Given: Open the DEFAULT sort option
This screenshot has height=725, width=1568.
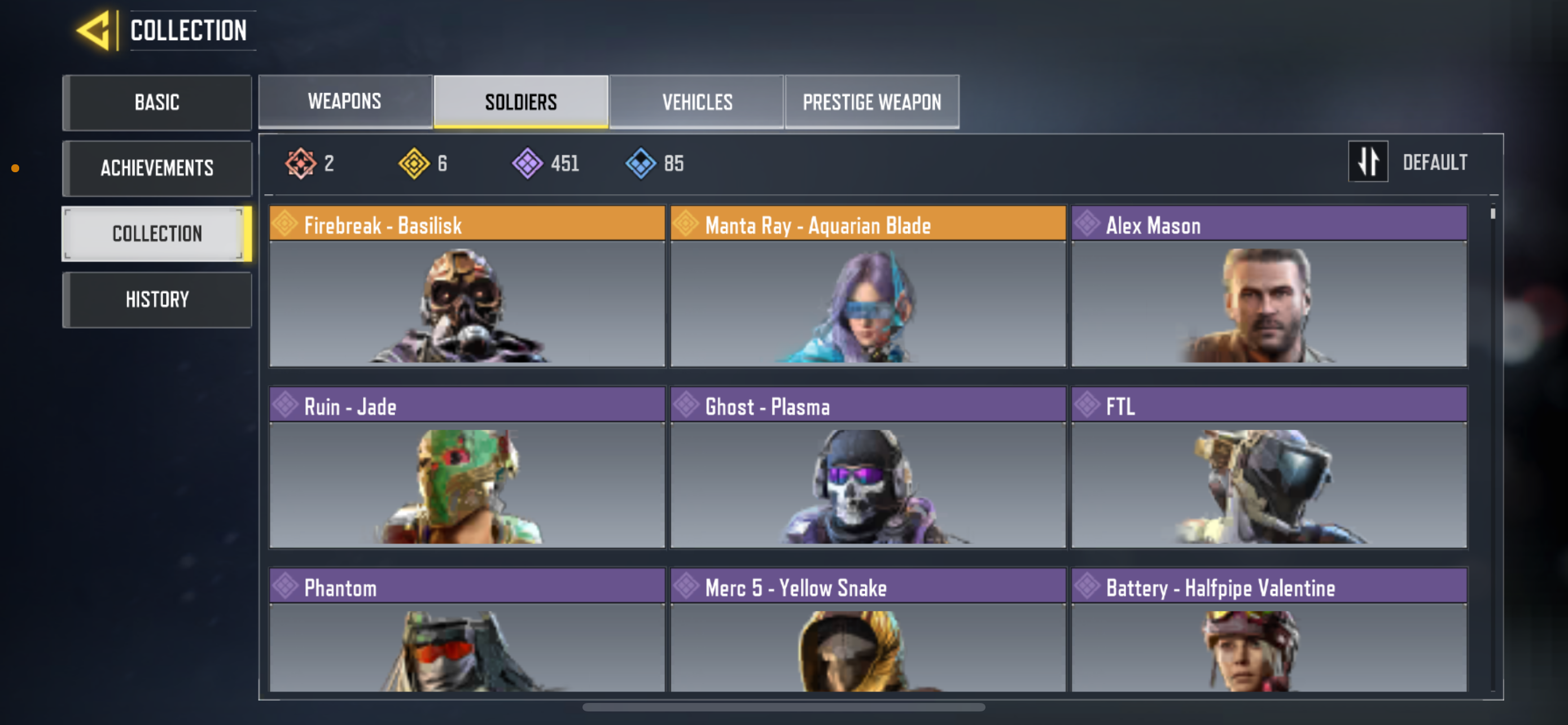Looking at the screenshot, I should (1435, 162).
